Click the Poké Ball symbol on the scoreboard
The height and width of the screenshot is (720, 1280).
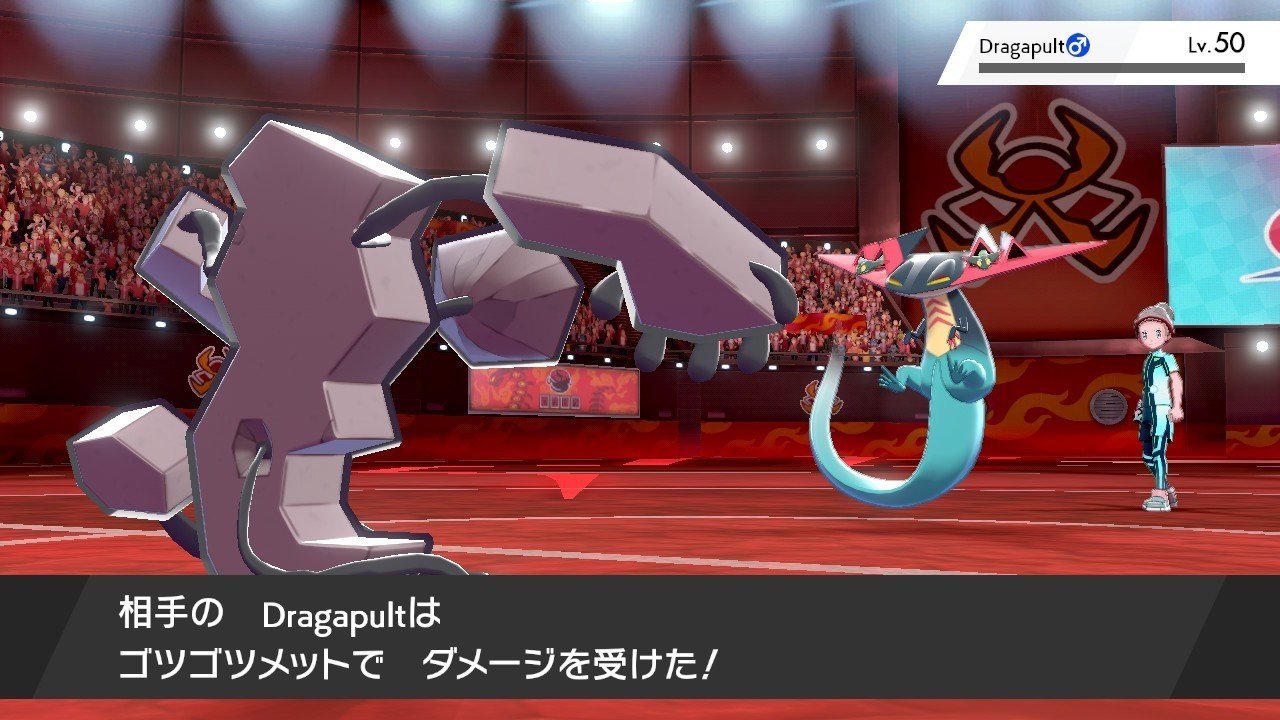point(558,382)
